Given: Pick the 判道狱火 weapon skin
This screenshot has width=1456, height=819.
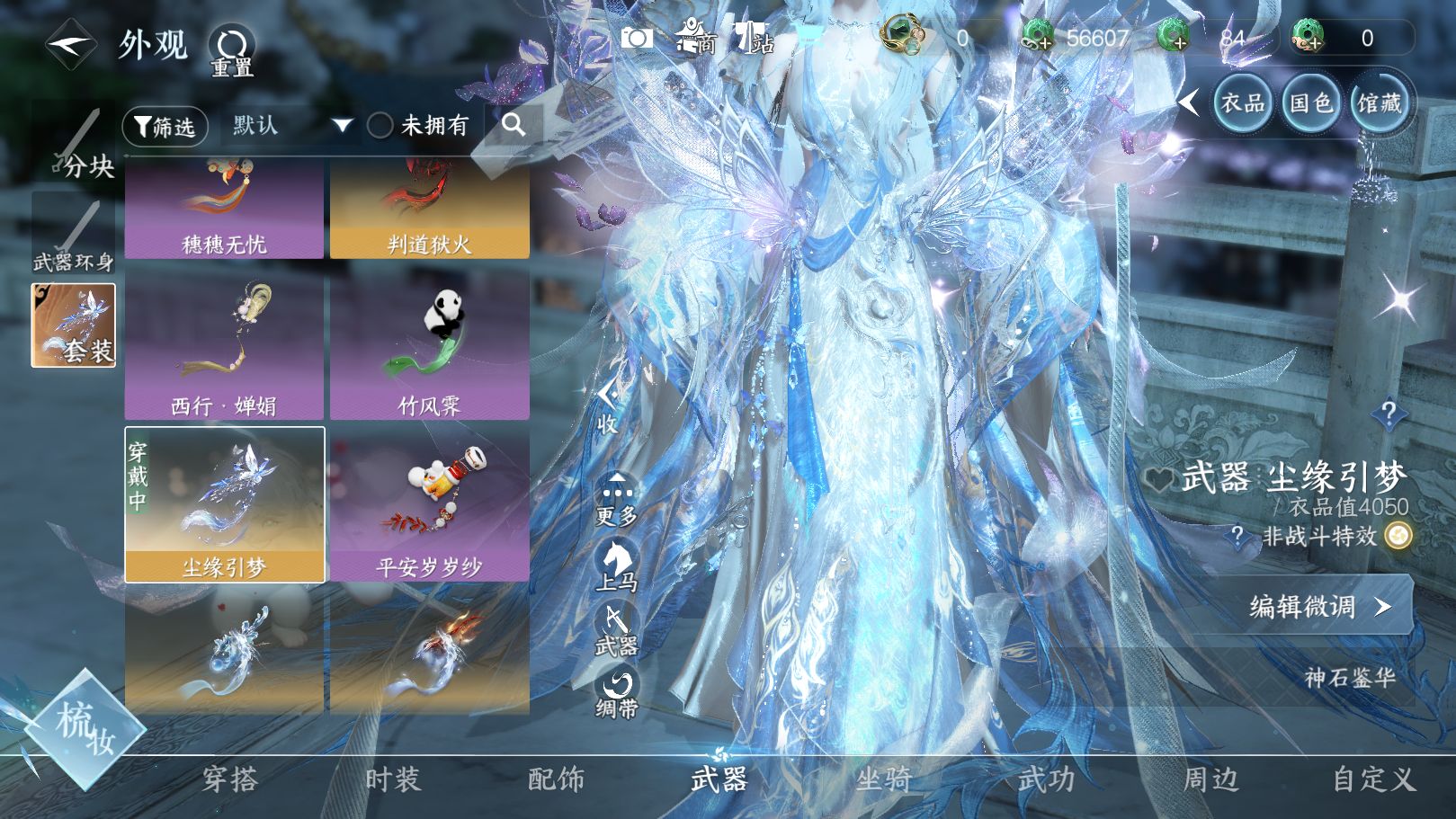Looking at the screenshot, I should tap(429, 212).
